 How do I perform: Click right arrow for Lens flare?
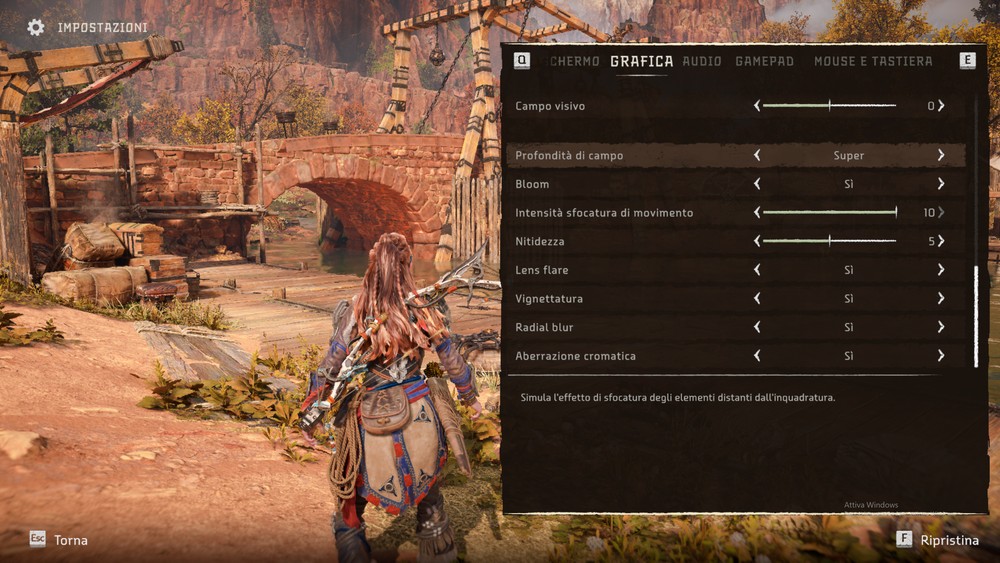click(x=941, y=270)
